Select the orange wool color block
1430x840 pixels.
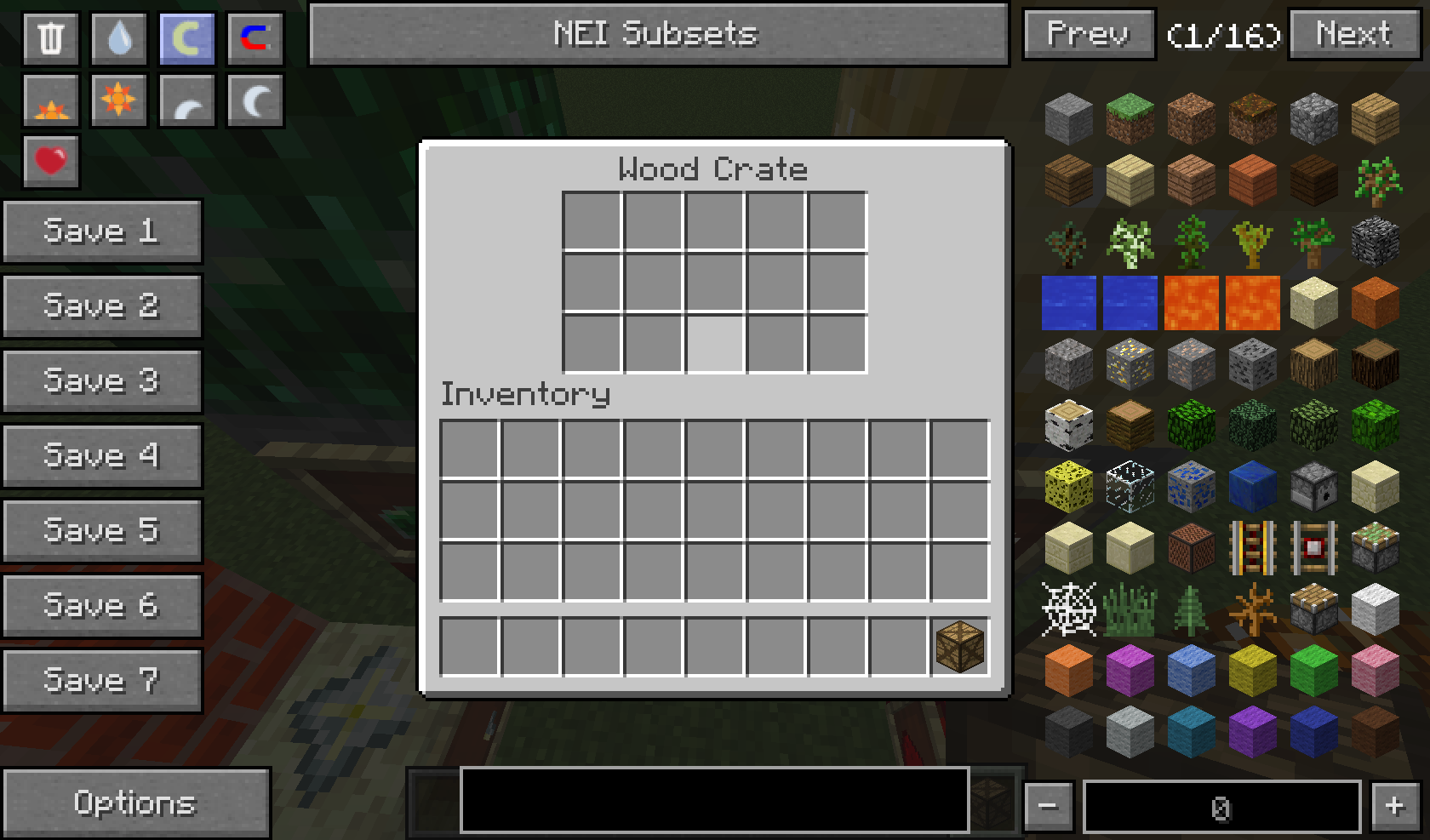[x=1067, y=669]
